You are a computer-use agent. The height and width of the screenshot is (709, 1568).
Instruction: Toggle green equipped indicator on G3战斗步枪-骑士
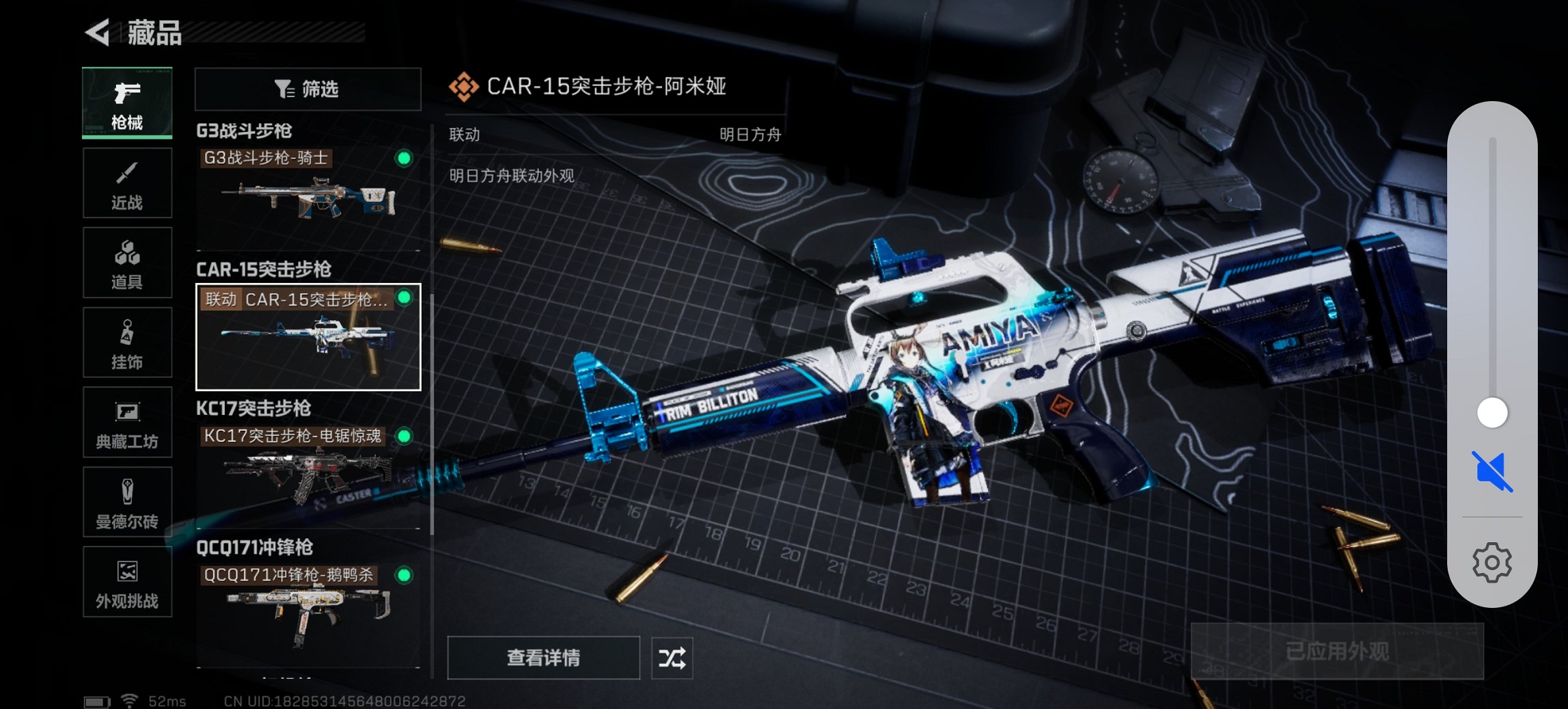click(x=403, y=158)
